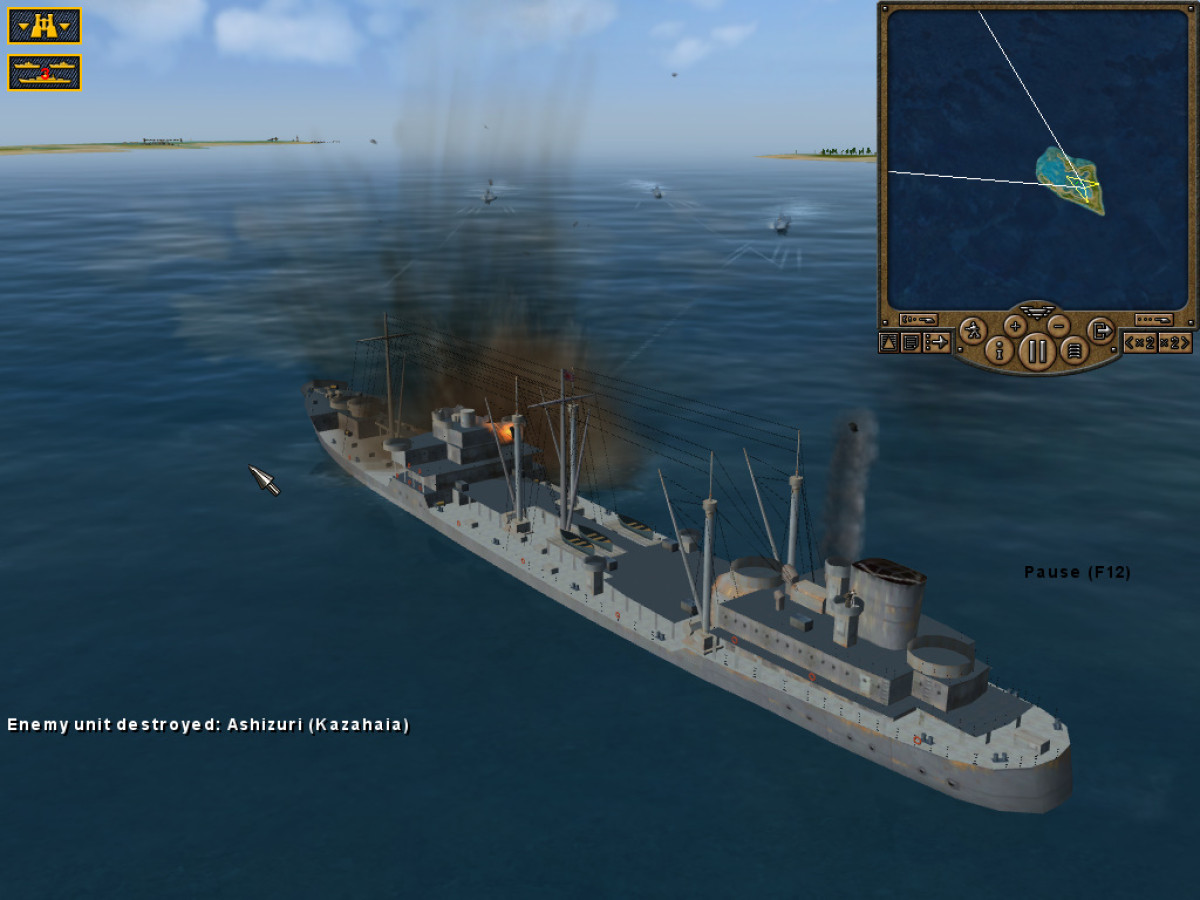Viewport: 1200px width, 900px height.
Task: Zoom in the minimap with plus button
Action: tap(1015, 325)
